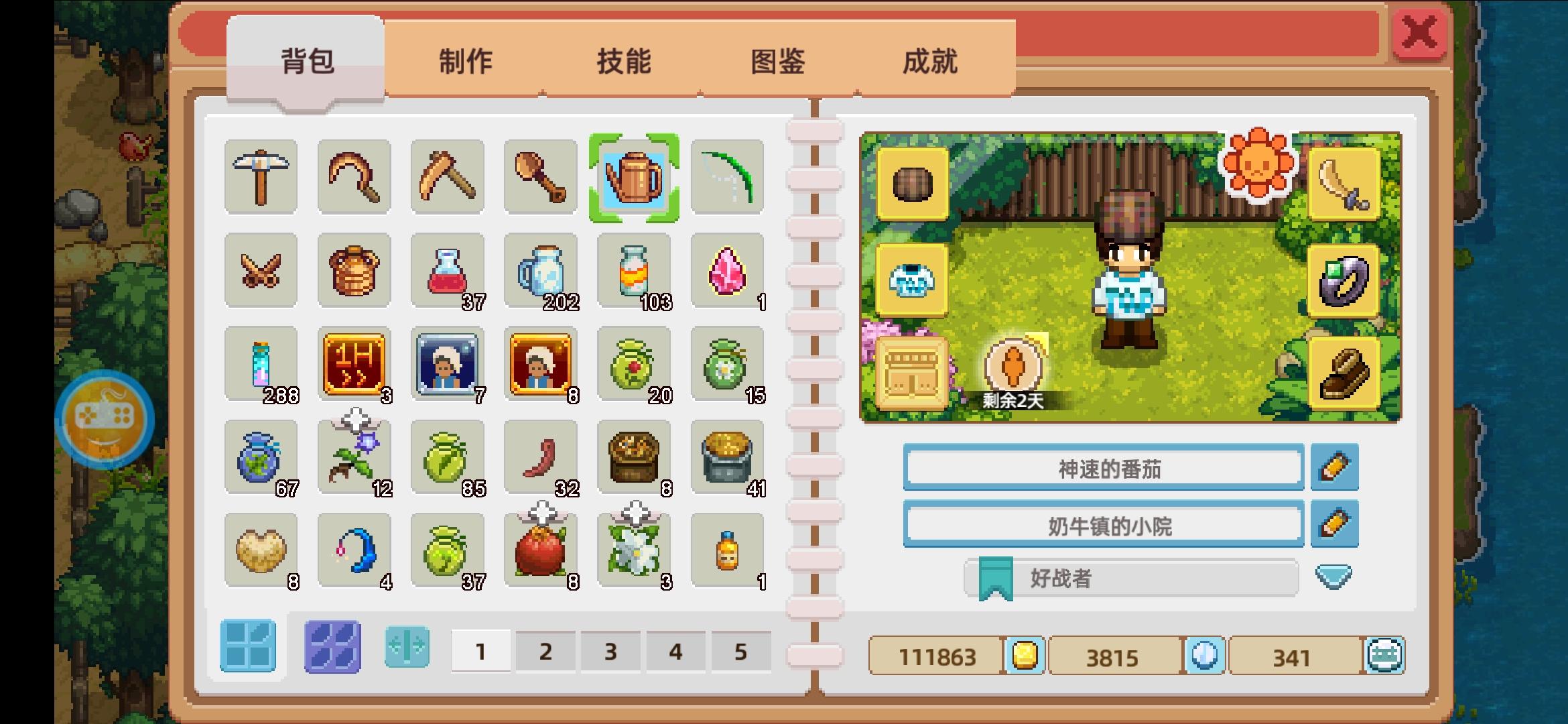Open the 成就 achievements tab
This screenshot has width=1568, height=724.
click(x=931, y=62)
